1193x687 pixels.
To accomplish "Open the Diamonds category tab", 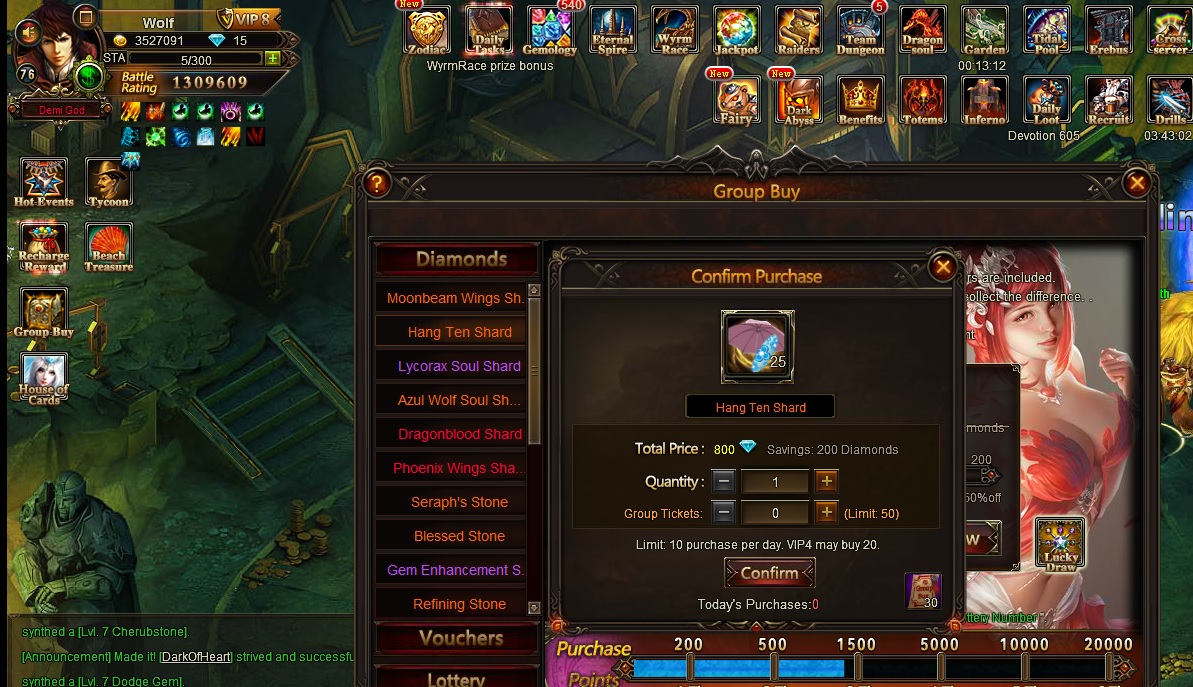I will click(x=461, y=260).
